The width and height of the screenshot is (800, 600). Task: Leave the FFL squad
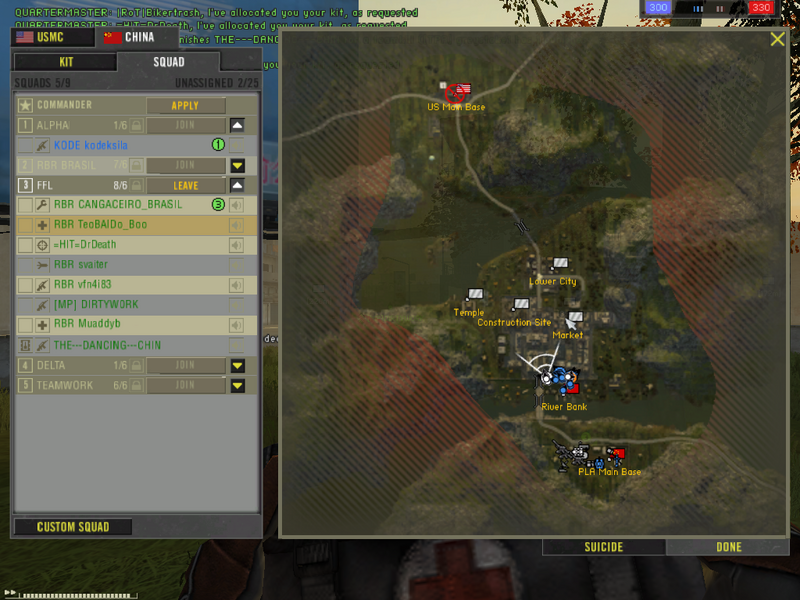pos(185,185)
